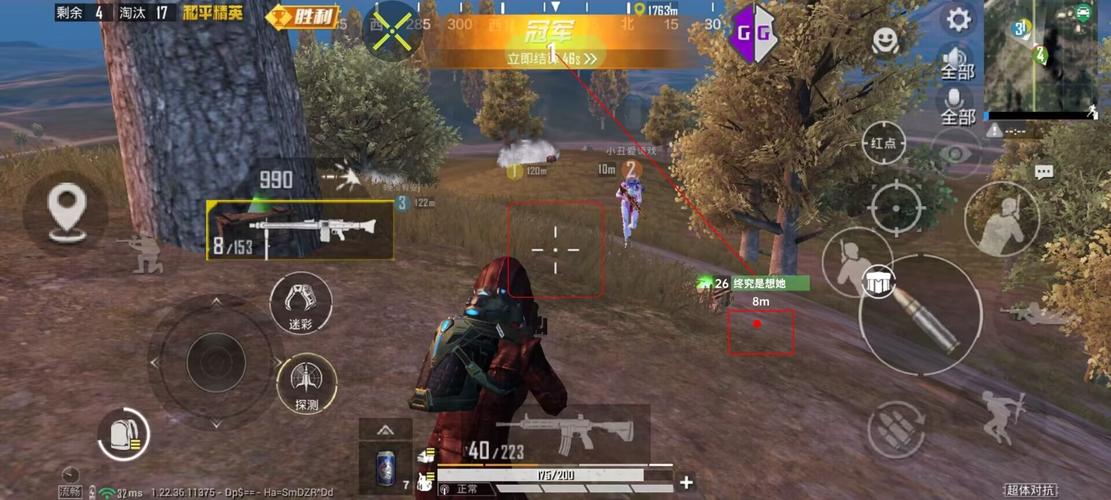Screen dimensions: 1111x500
Task: Toggle the speaker voice channel
Action: click(x=957, y=61)
